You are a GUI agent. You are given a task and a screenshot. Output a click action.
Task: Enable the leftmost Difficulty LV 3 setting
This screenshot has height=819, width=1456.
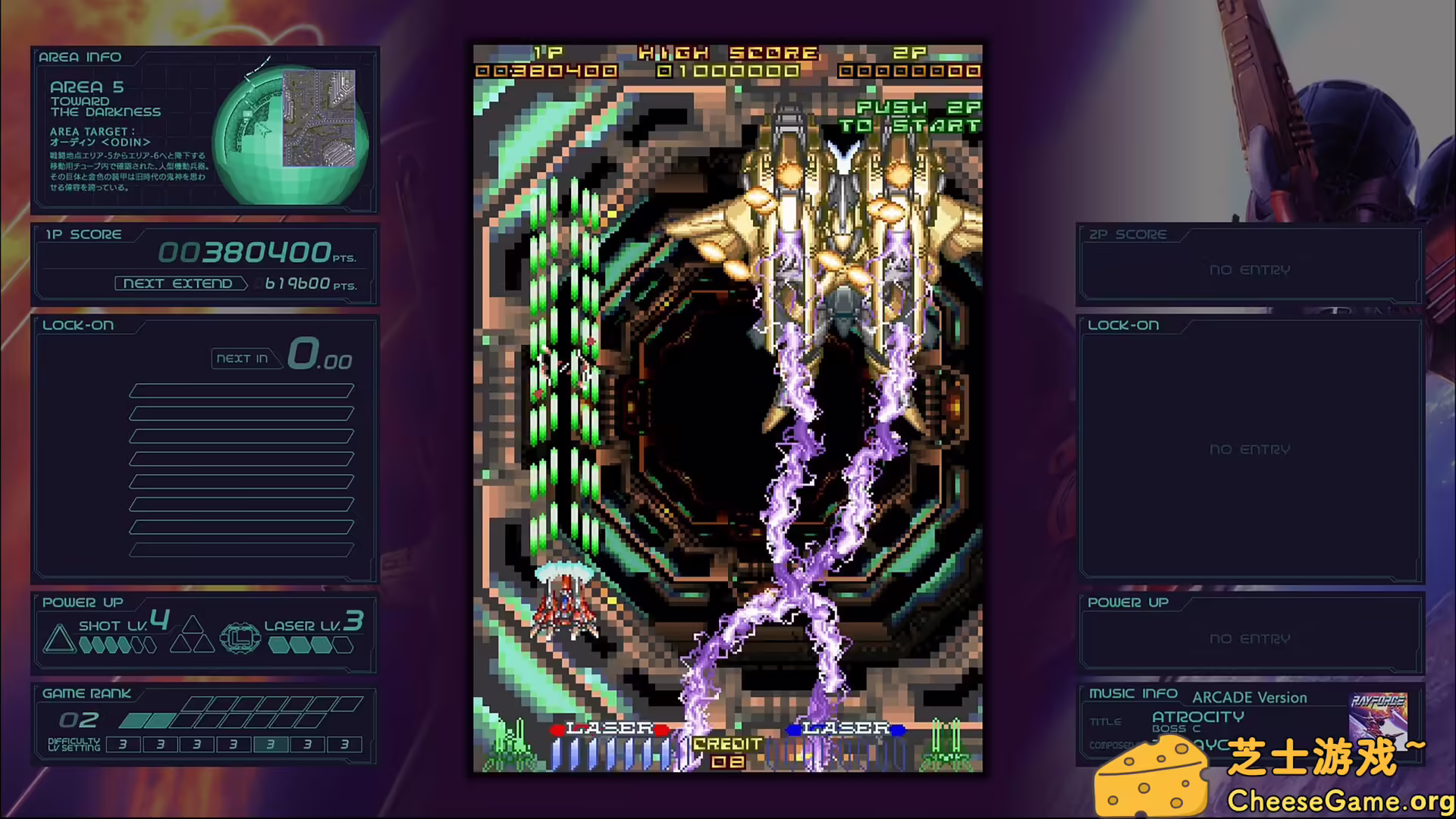[123, 745]
